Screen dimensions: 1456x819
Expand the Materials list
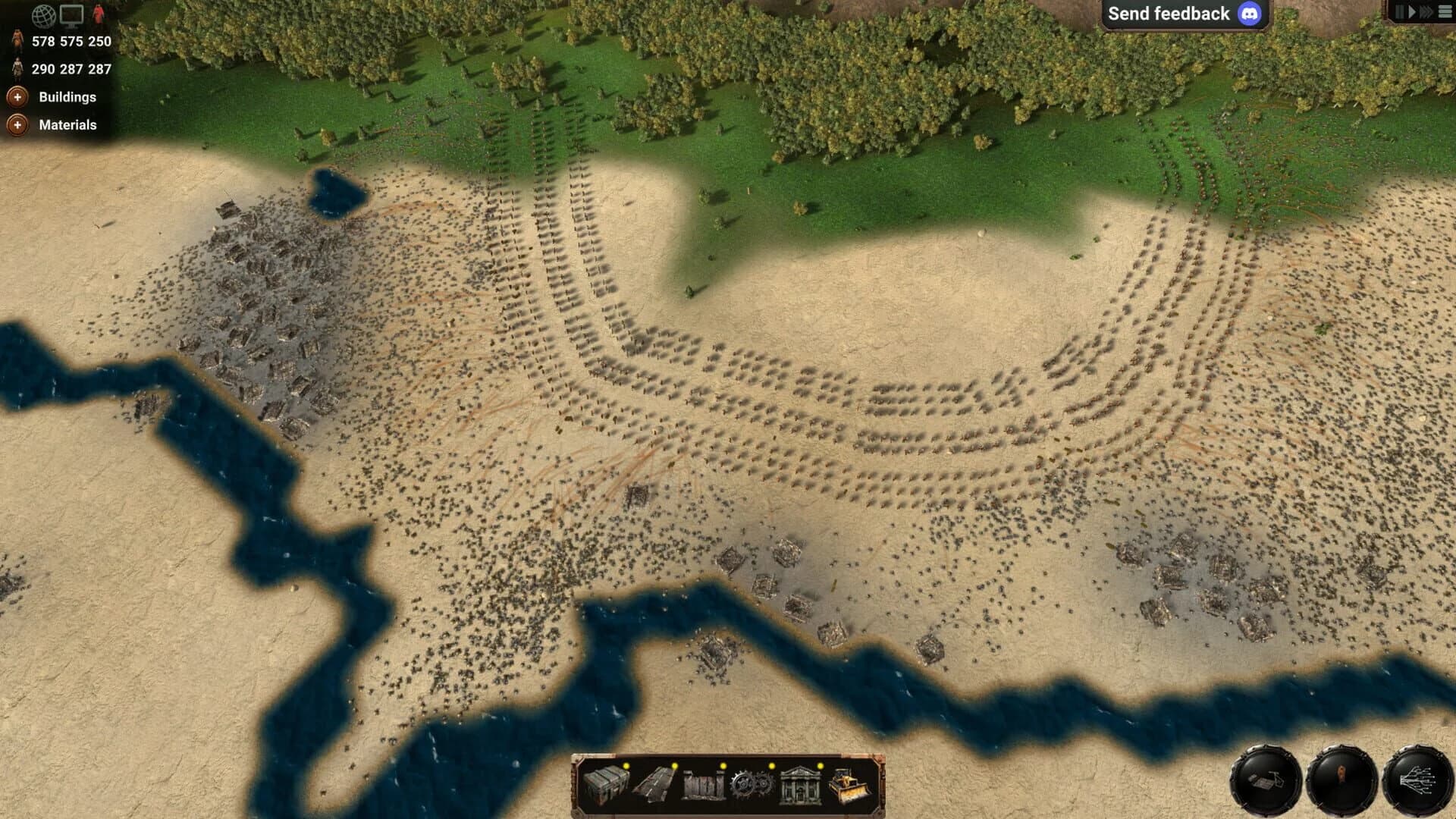tap(17, 125)
